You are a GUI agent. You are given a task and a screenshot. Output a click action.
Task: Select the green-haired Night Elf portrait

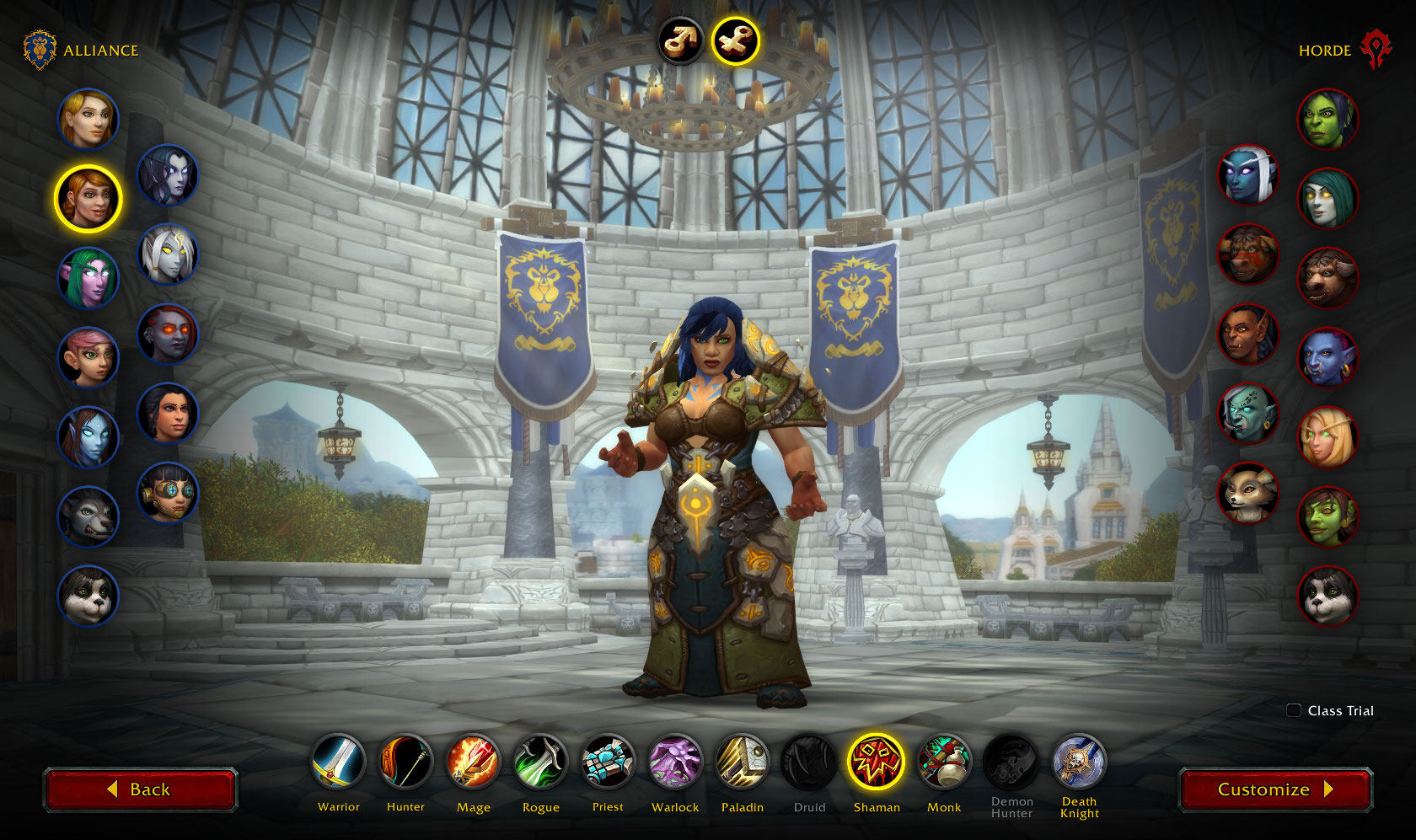click(x=88, y=278)
